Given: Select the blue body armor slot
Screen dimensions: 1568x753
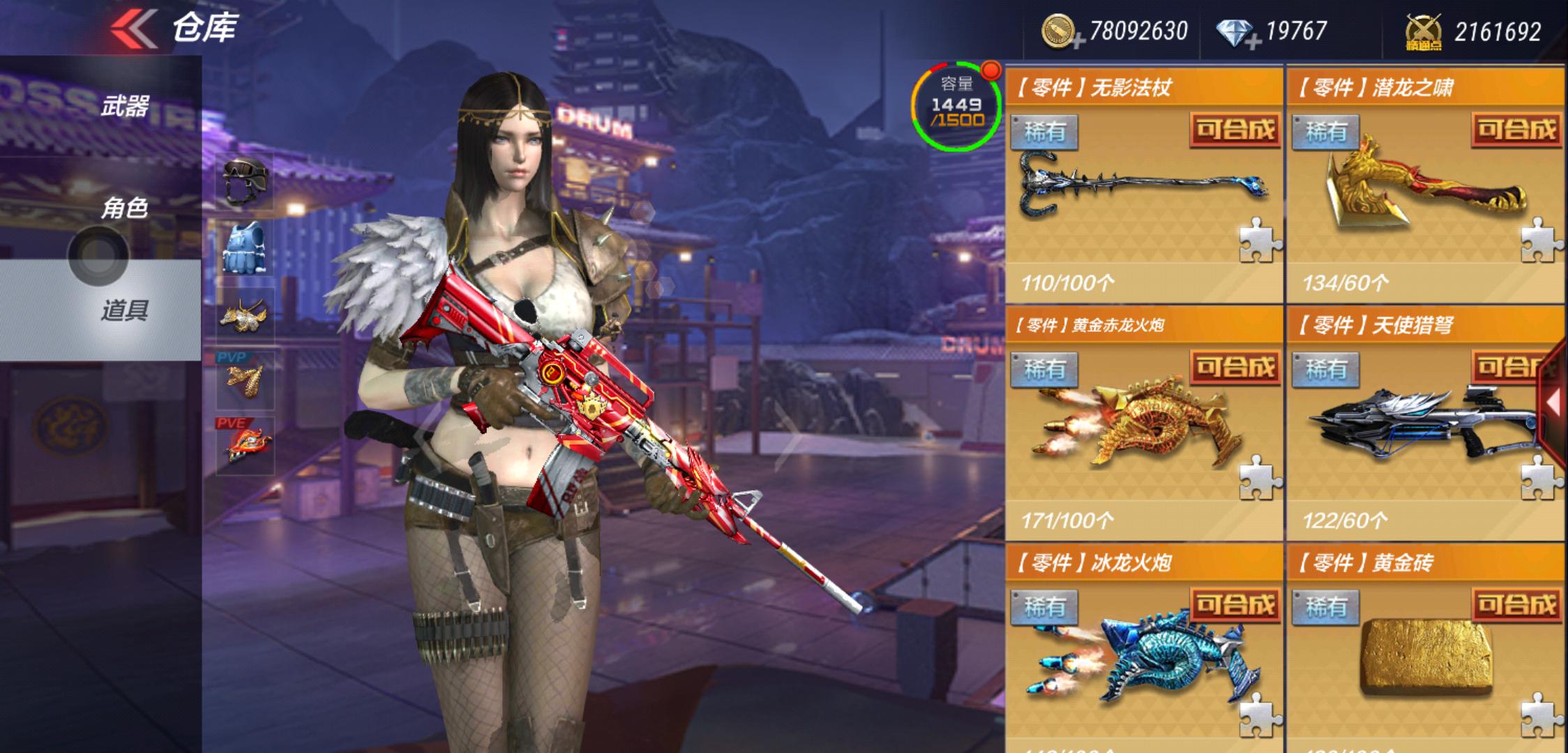Looking at the screenshot, I should click(x=245, y=248).
